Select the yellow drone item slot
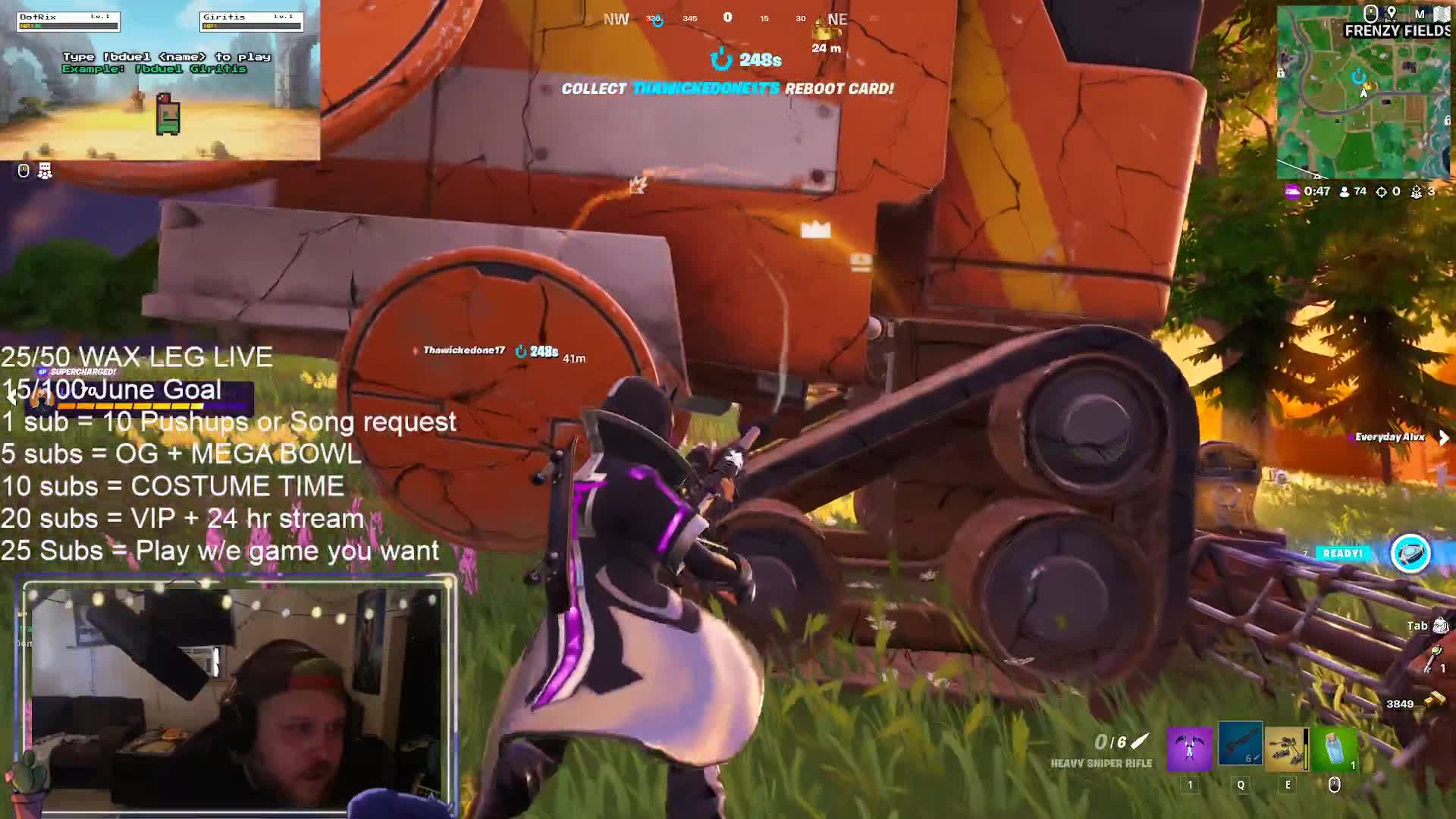Image resolution: width=1456 pixels, height=819 pixels. (1287, 747)
